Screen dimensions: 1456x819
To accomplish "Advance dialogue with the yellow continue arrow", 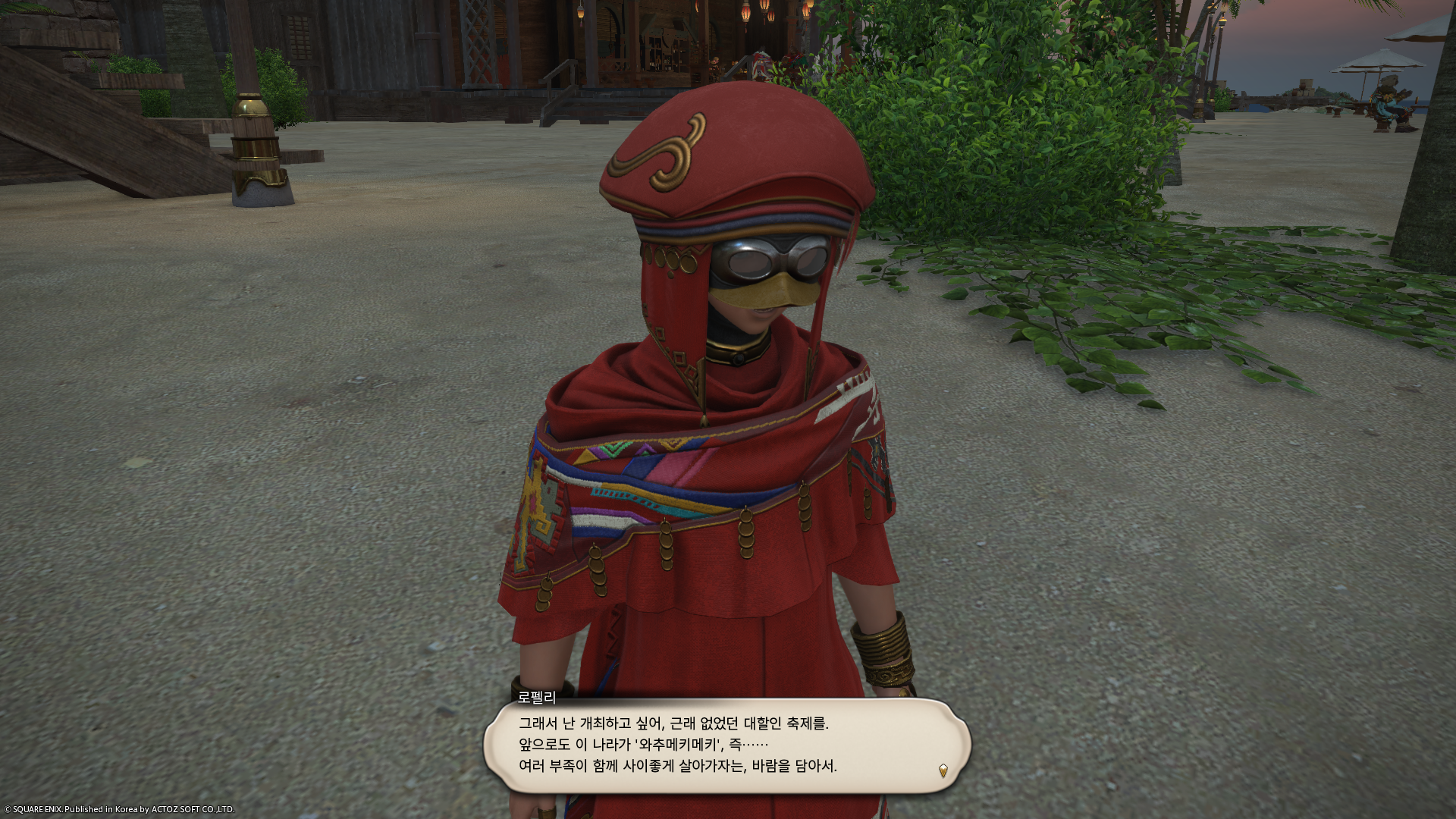I will pos(943,770).
